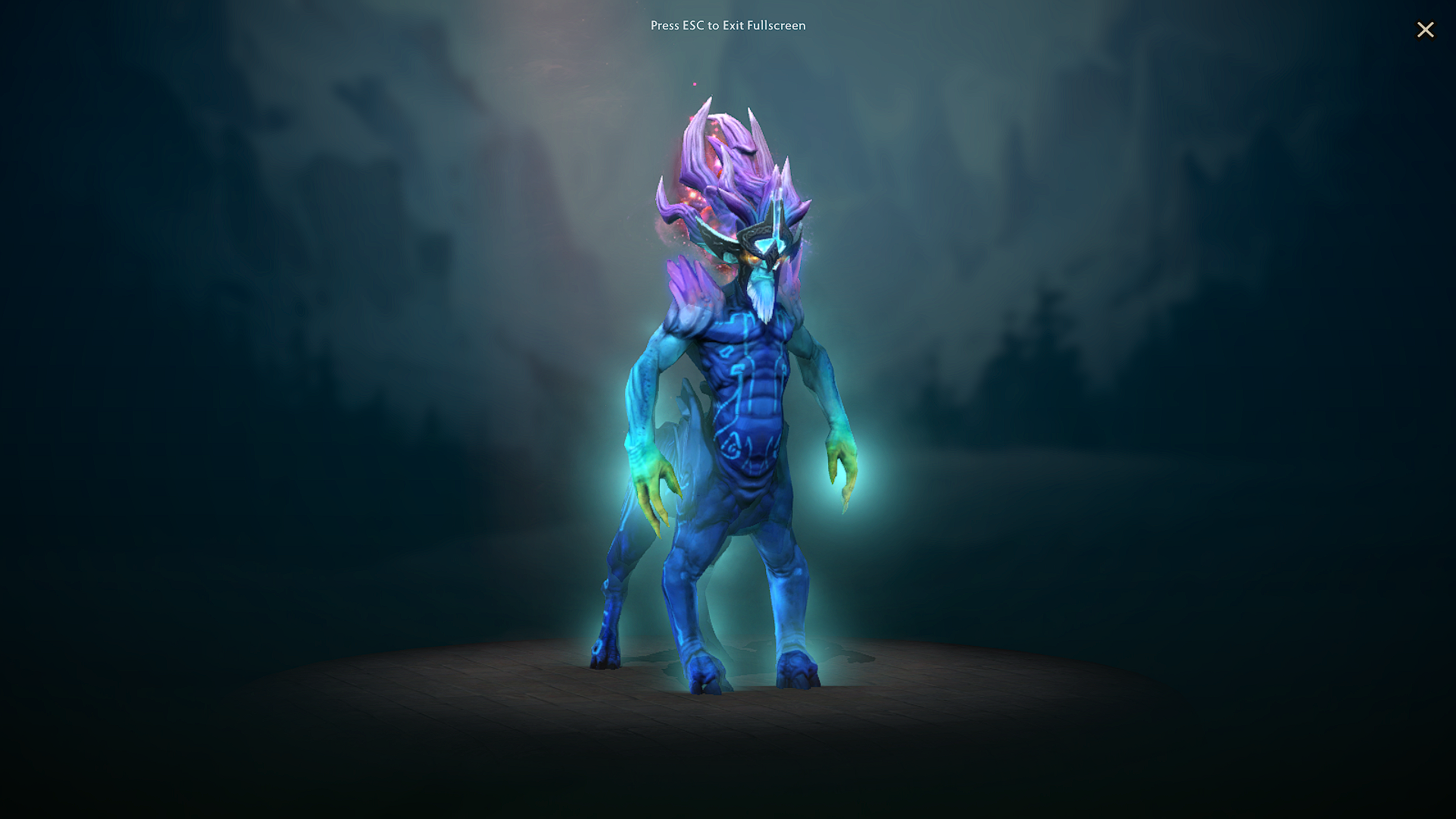Click the X to exit the preview
1456x819 pixels.
(x=1426, y=30)
